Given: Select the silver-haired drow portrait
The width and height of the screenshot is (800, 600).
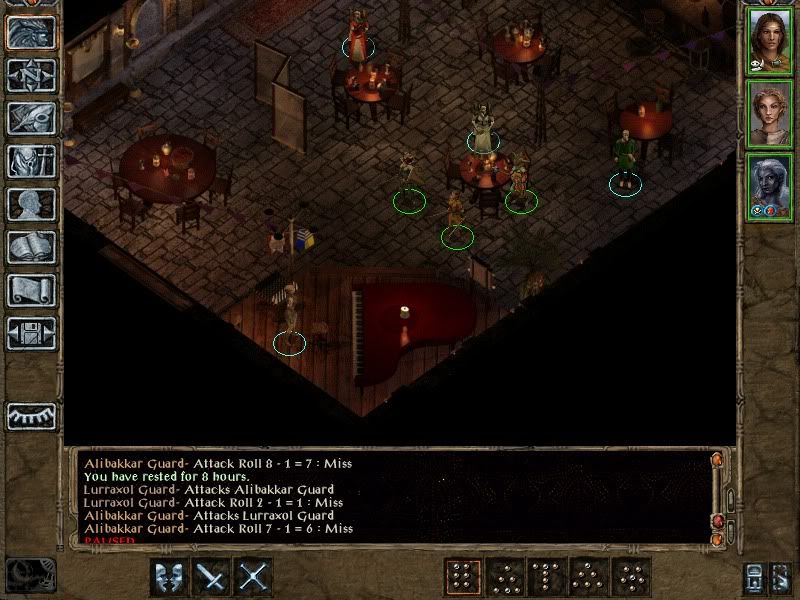Looking at the screenshot, I should coord(769,187).
